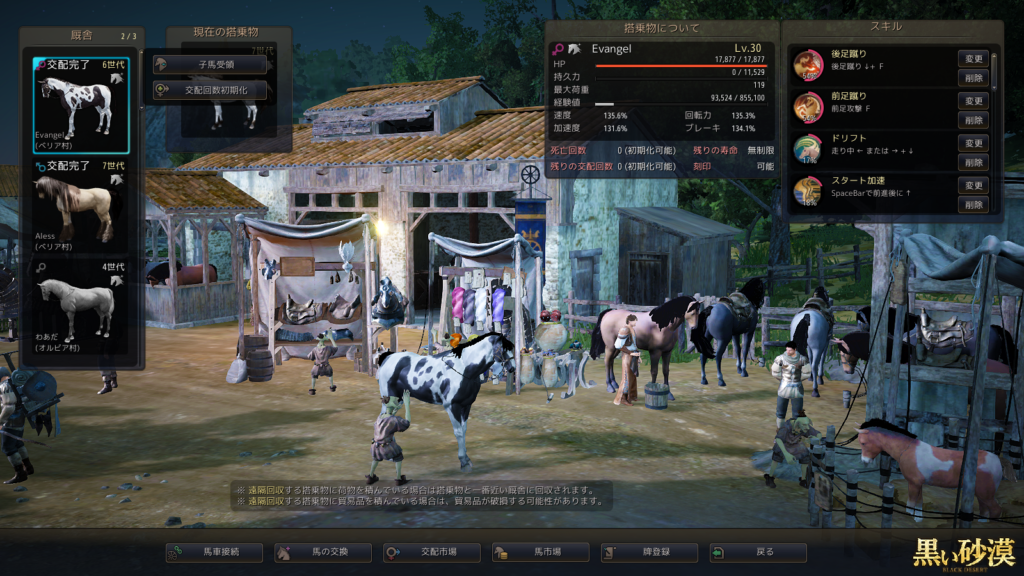Change the スタート加速 skill with 変更
This screenshot has width=1024, height=576.
tap(973, 185)
